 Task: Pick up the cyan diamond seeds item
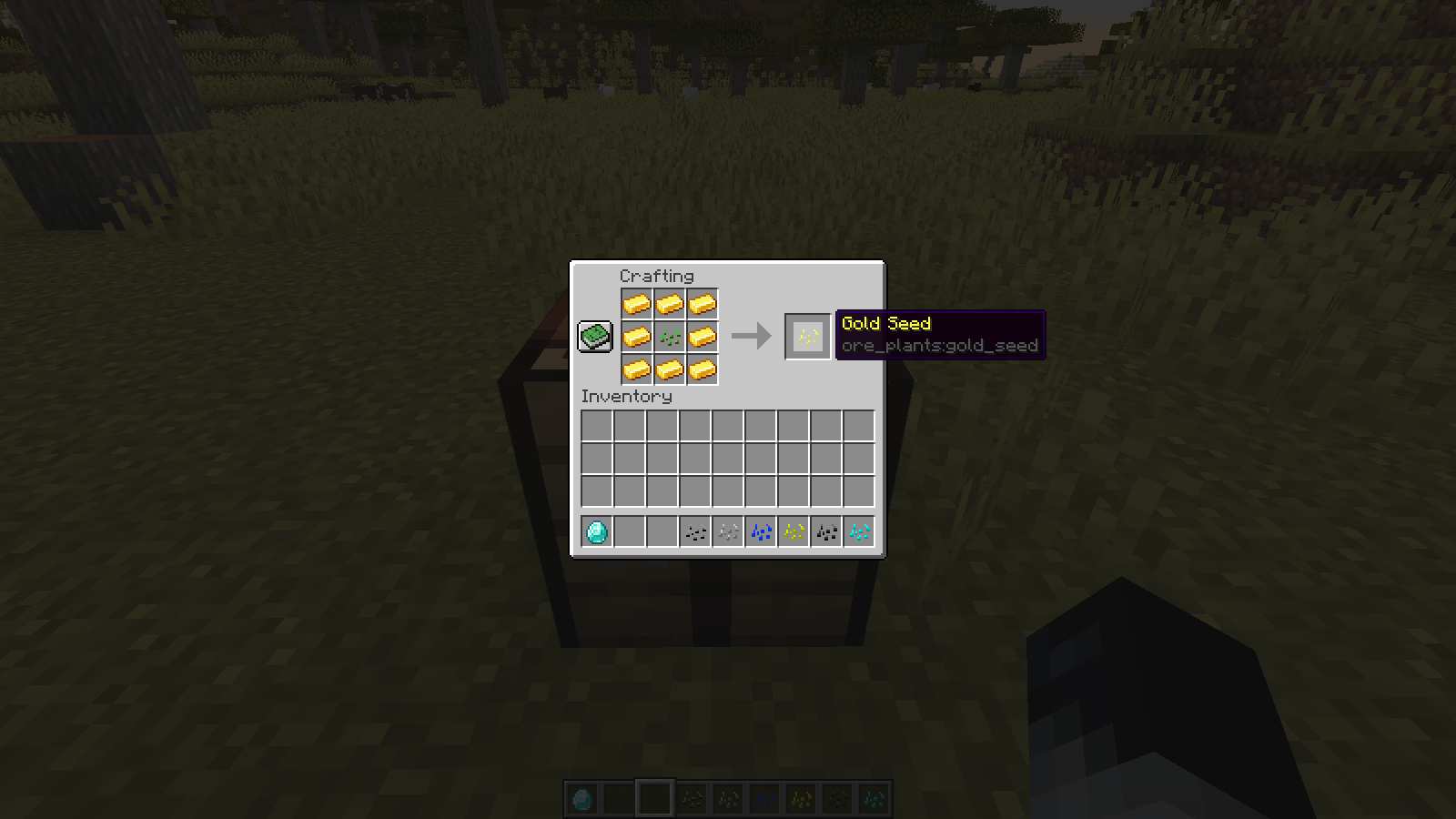tap(859, 531)
